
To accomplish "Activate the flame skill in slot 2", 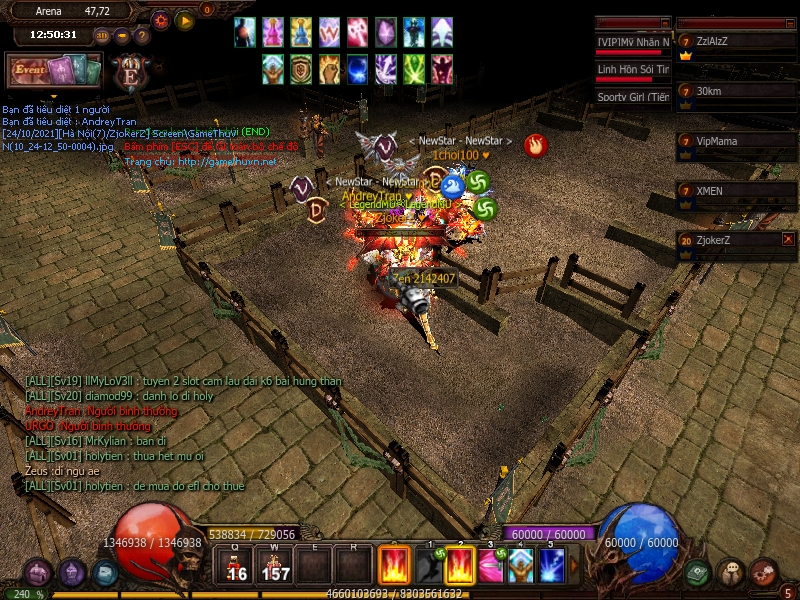I will (459, 566).
